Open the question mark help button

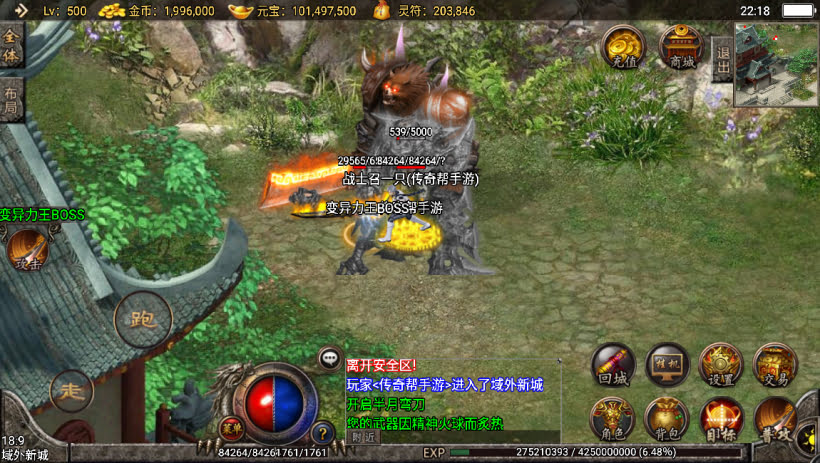coord(322,434)
